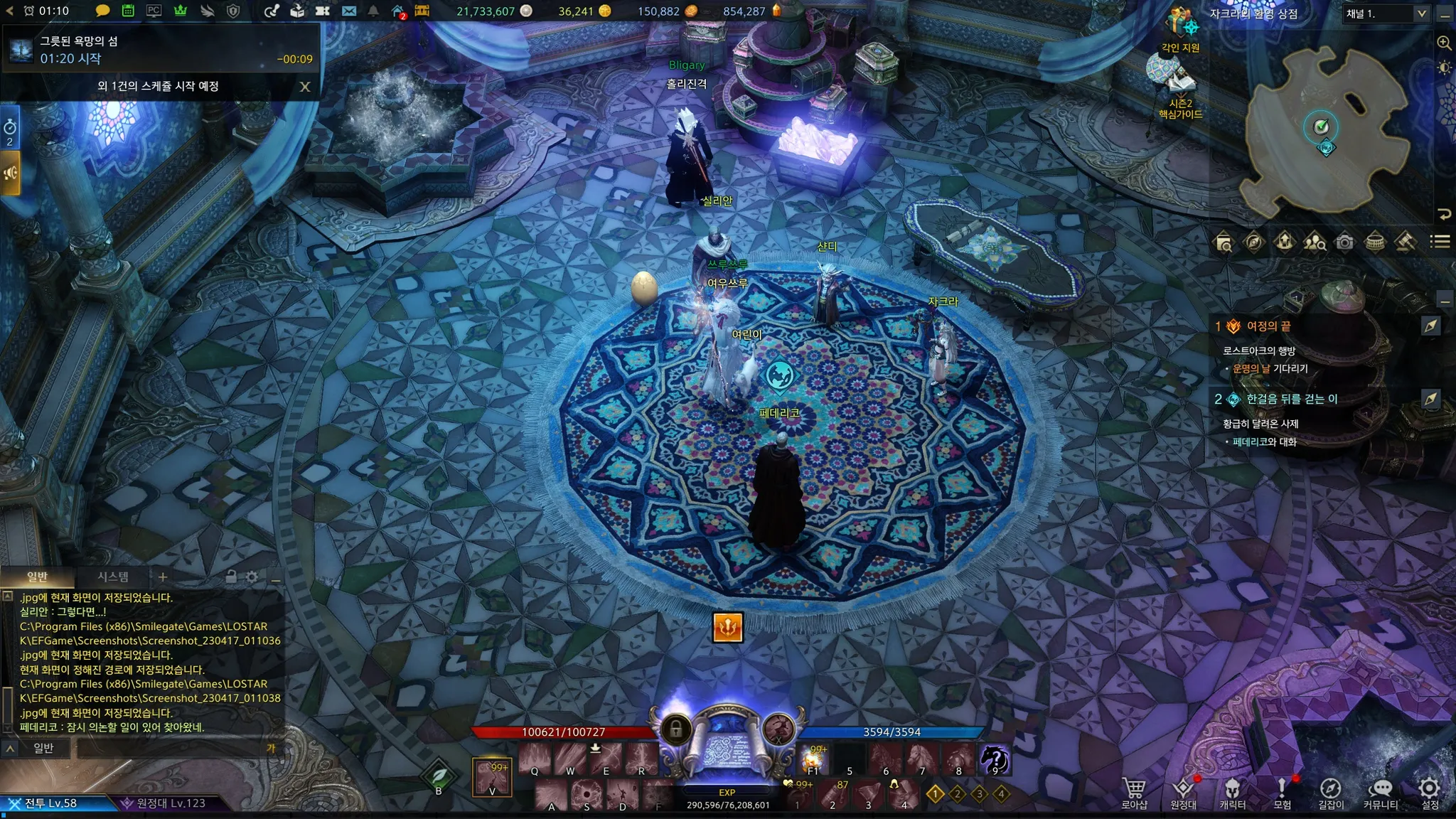Activate the orange emblem interaction icon

pos(728,627)
